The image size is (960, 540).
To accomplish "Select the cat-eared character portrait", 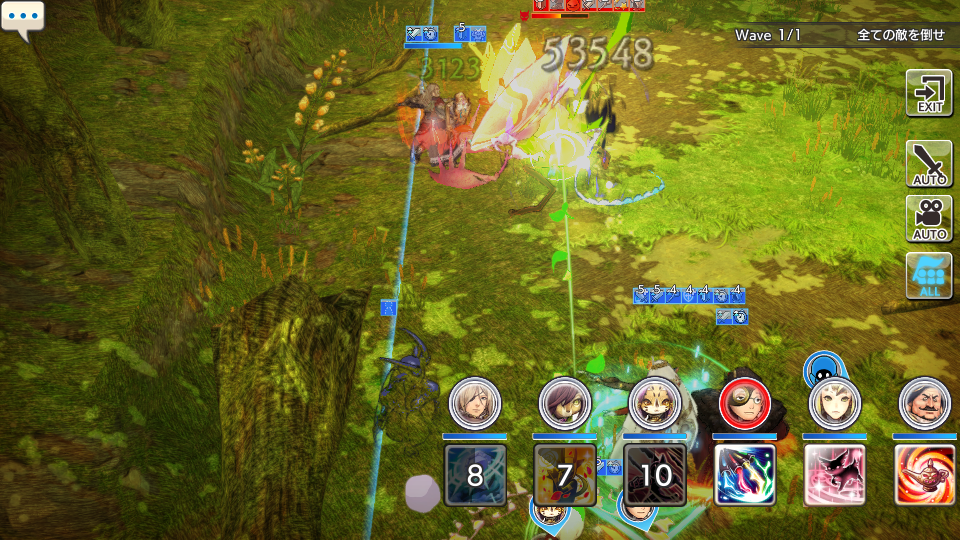I will click(x=655, y=403).
